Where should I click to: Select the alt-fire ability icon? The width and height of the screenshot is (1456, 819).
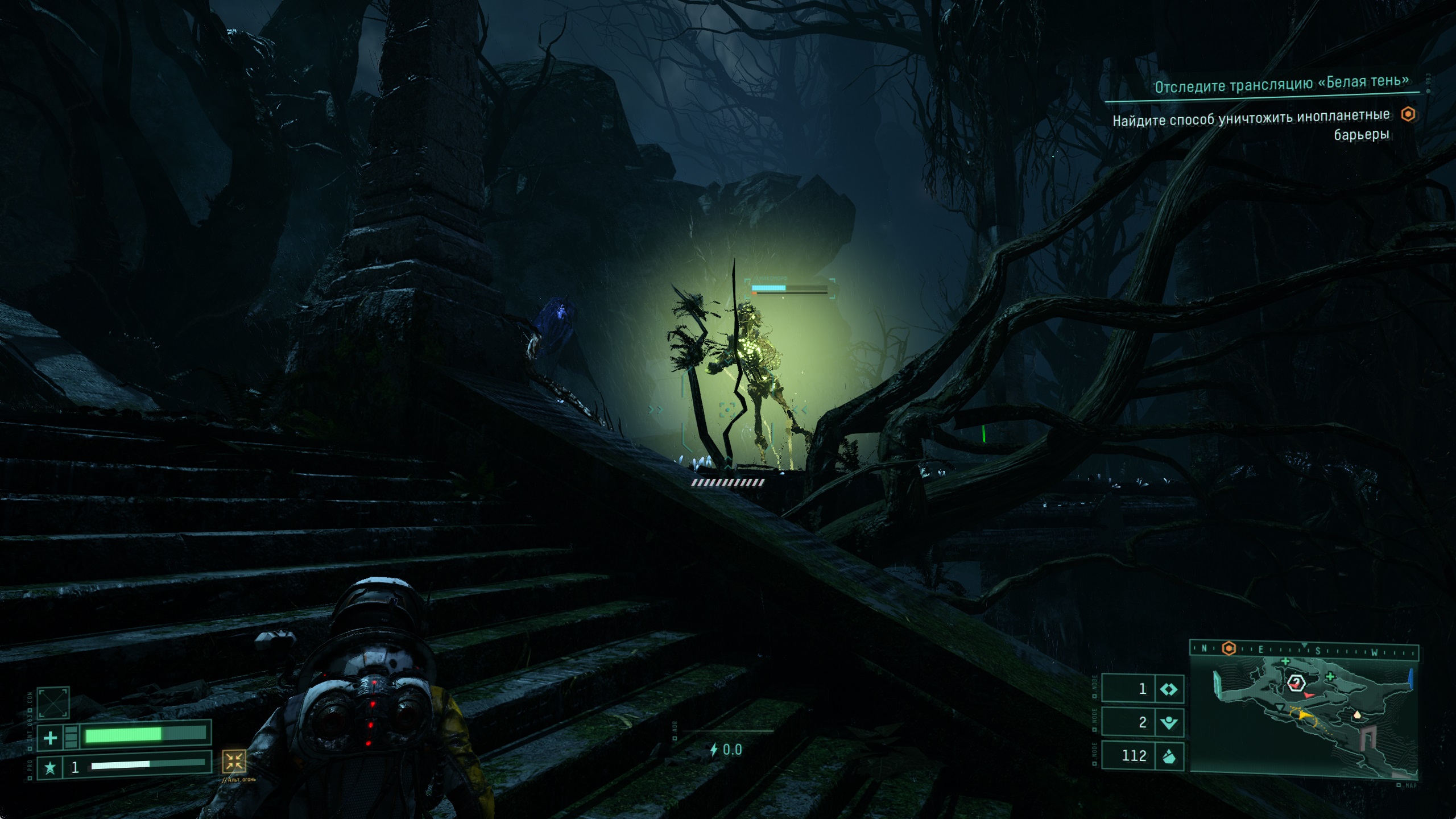click(x=234, y=761)
